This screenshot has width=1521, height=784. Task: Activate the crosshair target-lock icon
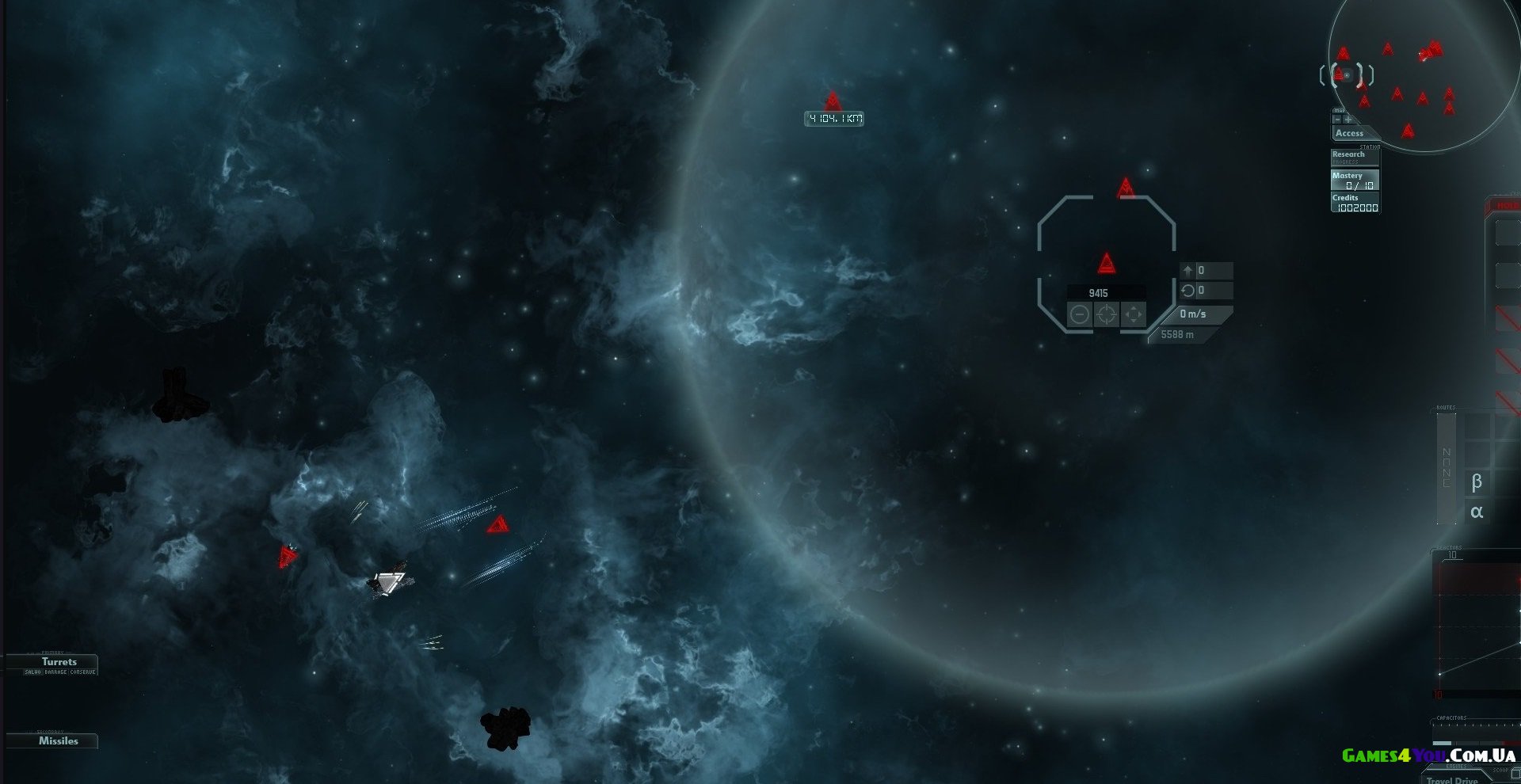pos(1107,314)
